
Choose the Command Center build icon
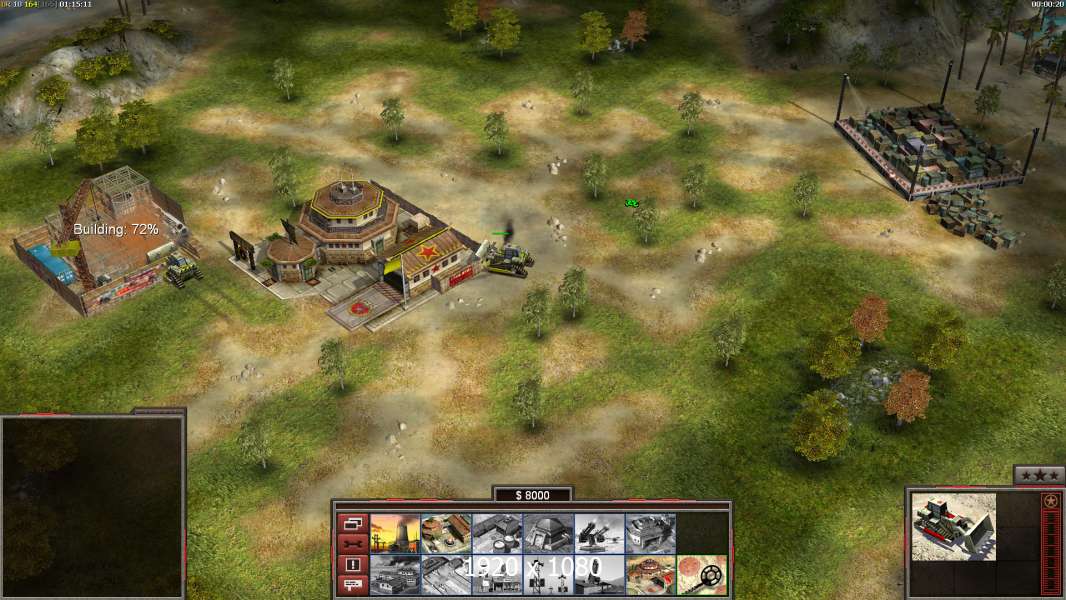650,575
